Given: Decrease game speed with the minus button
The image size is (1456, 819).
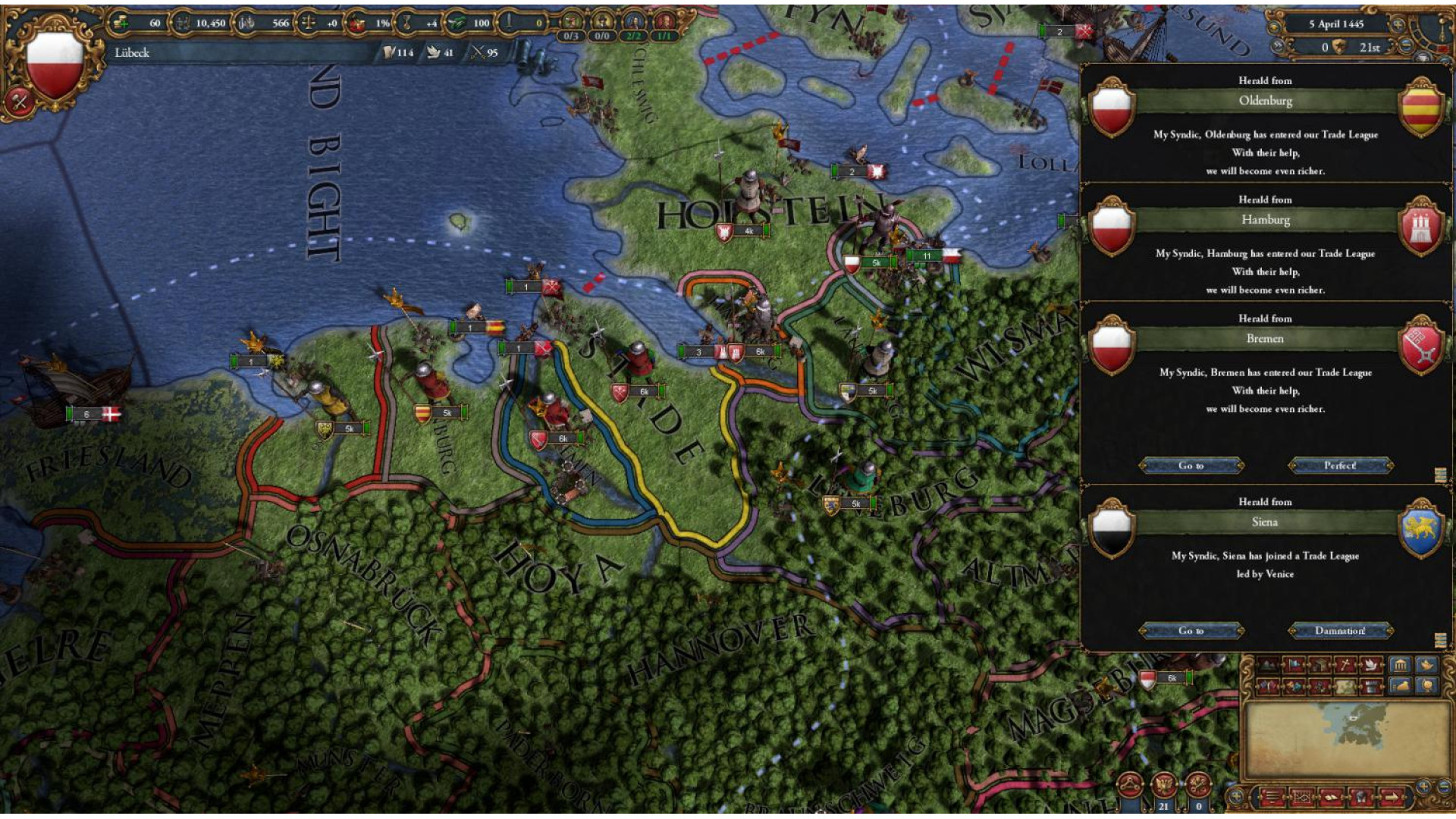Looking at the screenshot, I should coord(1406,46).
